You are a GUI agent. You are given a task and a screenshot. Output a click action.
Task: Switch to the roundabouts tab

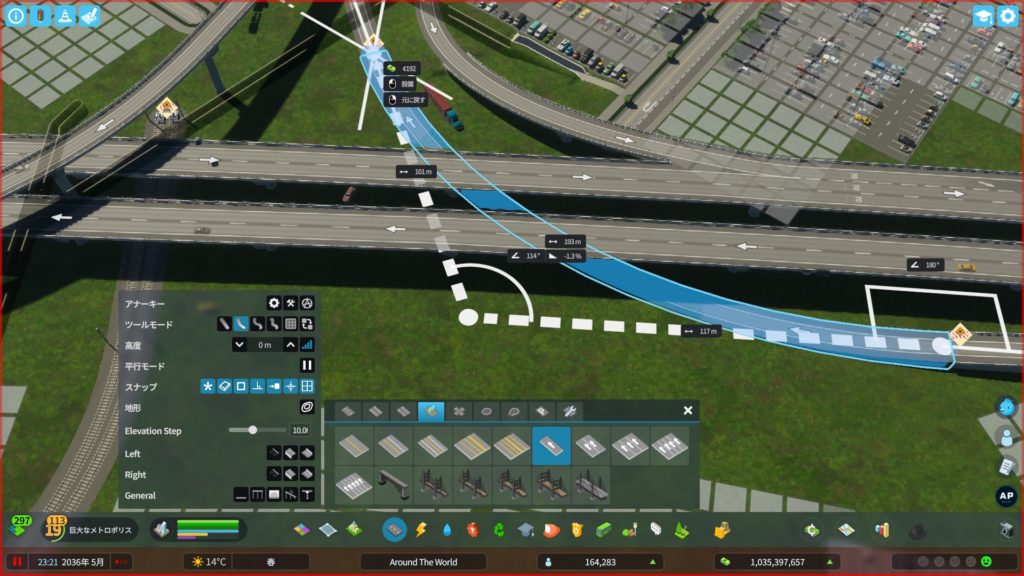(x=486, y=411)
